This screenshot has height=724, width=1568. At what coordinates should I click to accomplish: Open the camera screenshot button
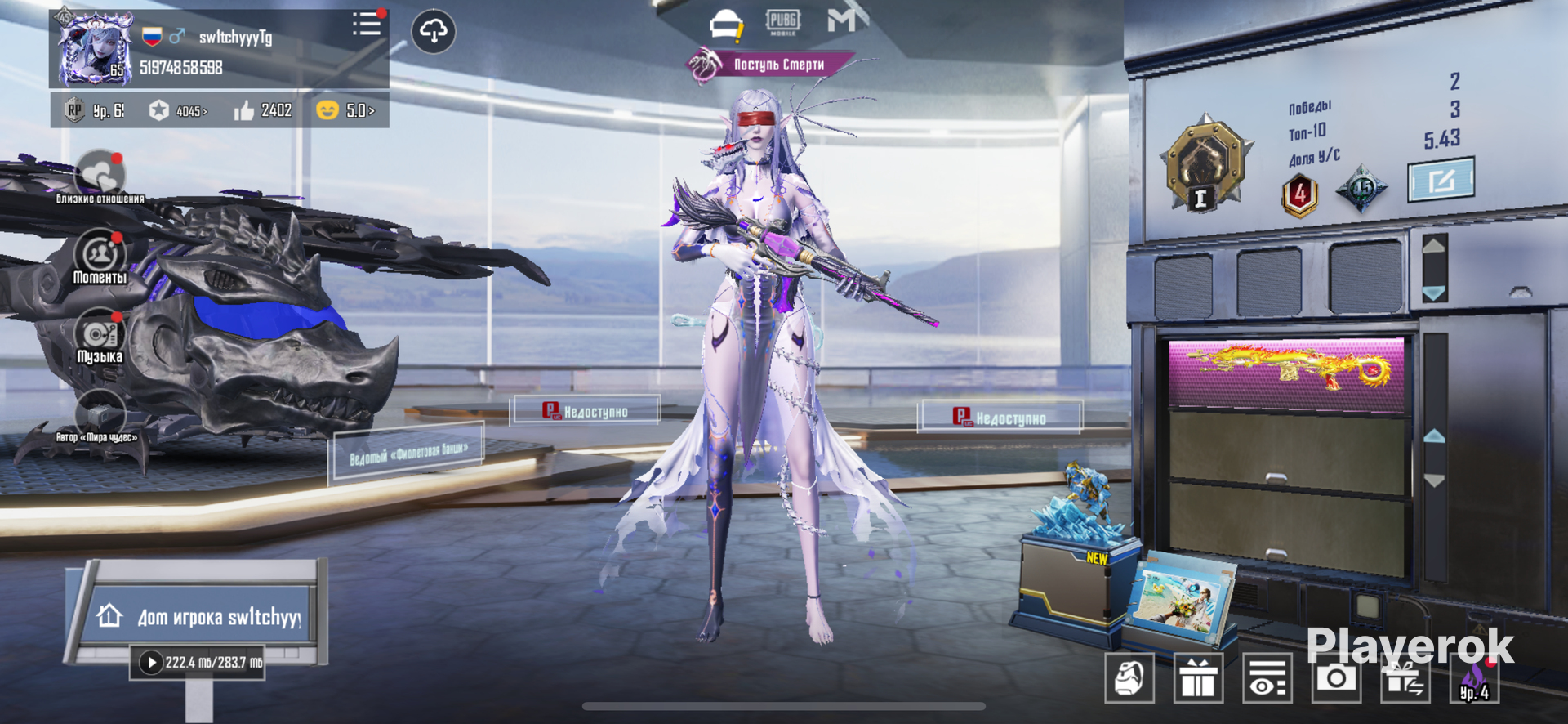pyautogui.click(x=1336, y=677)
